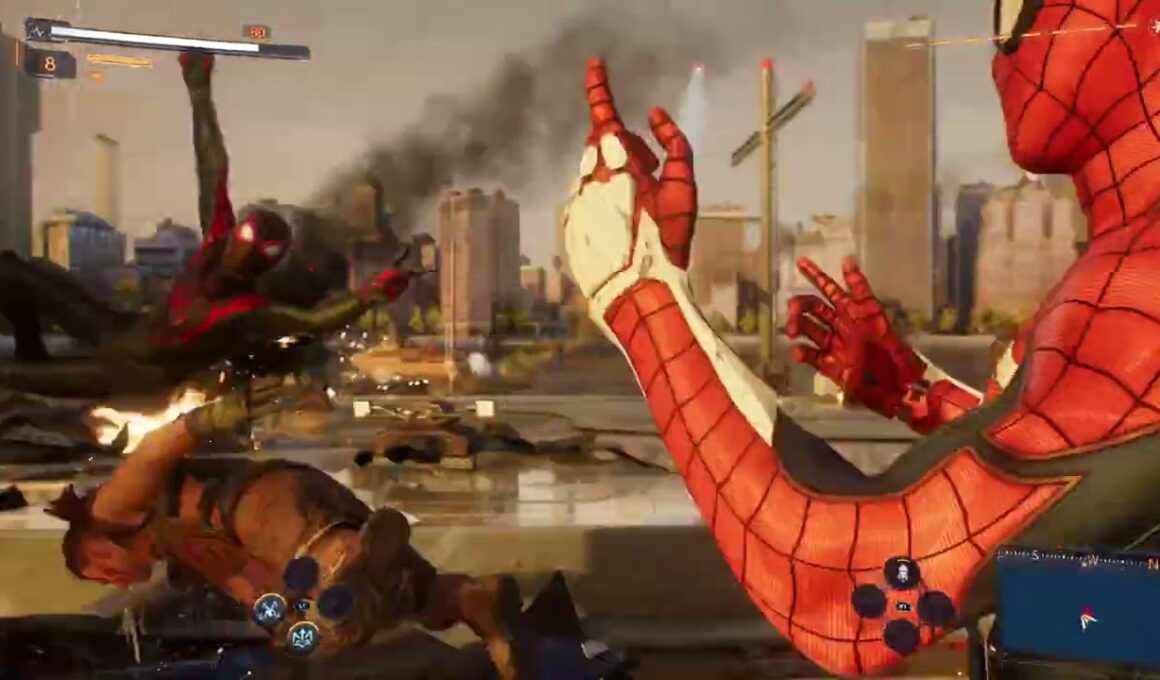Open the blue minimap
This screenshot has width=1160, height=680.
(x=1078, y=611)
